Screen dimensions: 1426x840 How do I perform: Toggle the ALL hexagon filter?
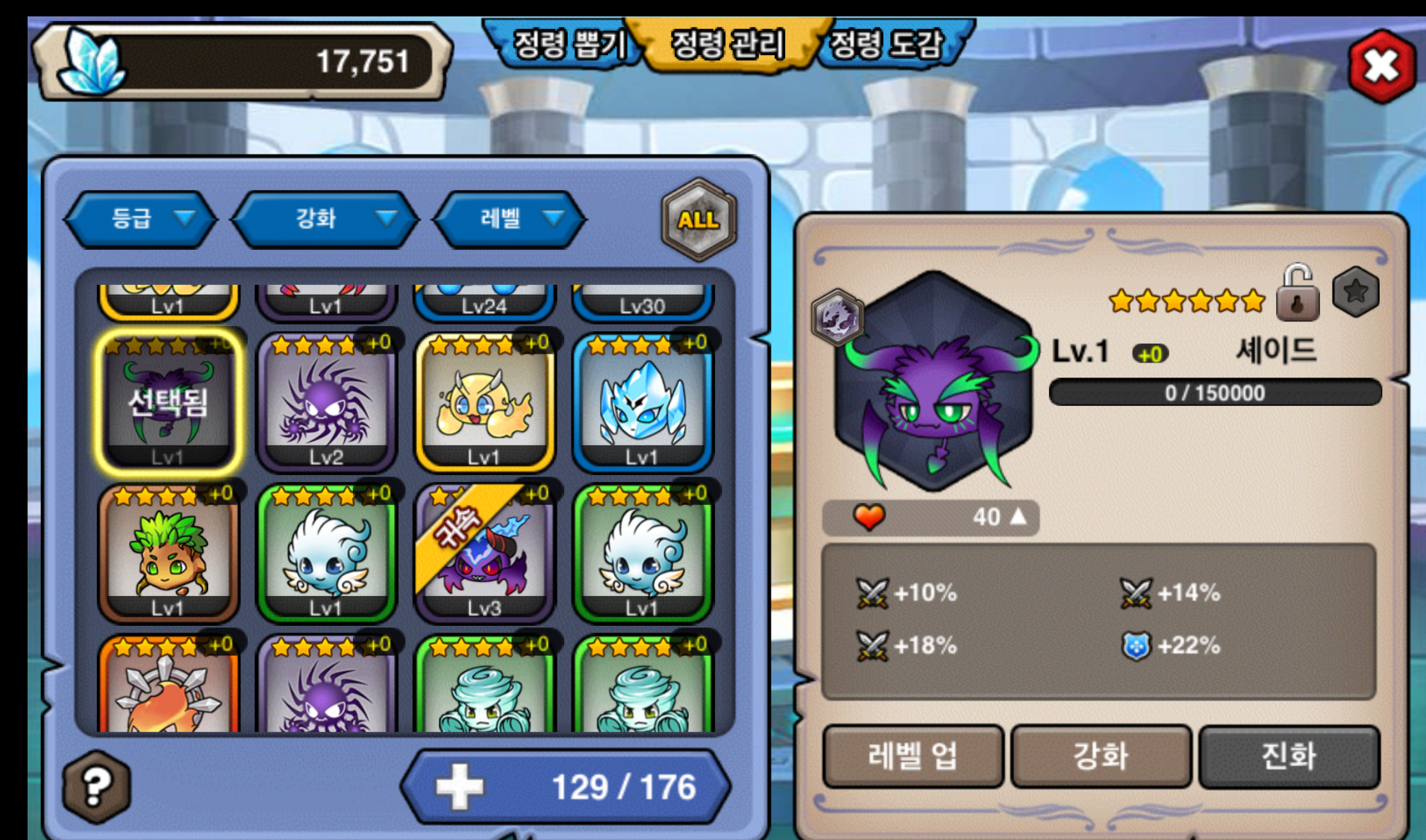click(698, 219)
